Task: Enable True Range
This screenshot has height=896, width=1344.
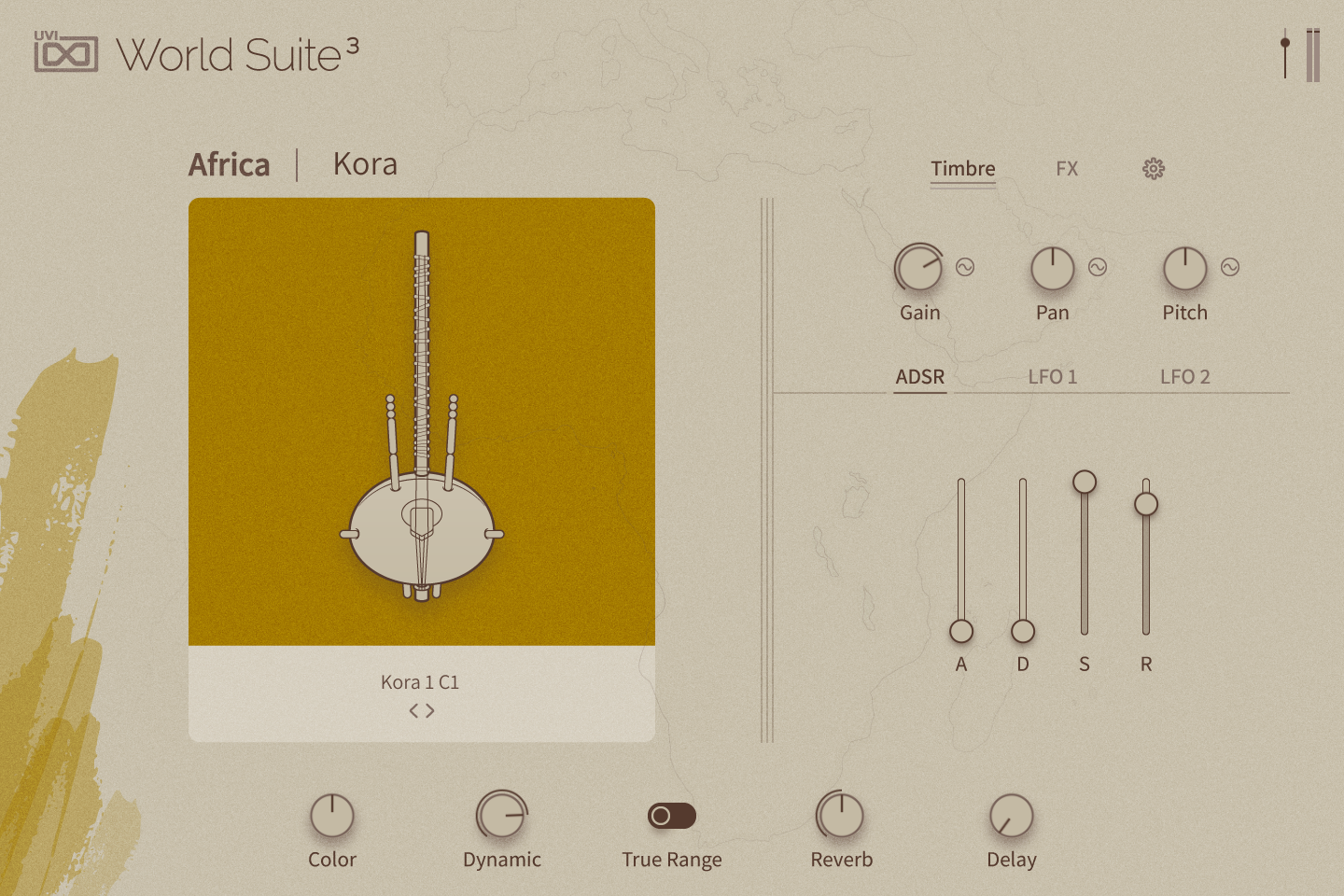Action: click(x=674, y=816)
